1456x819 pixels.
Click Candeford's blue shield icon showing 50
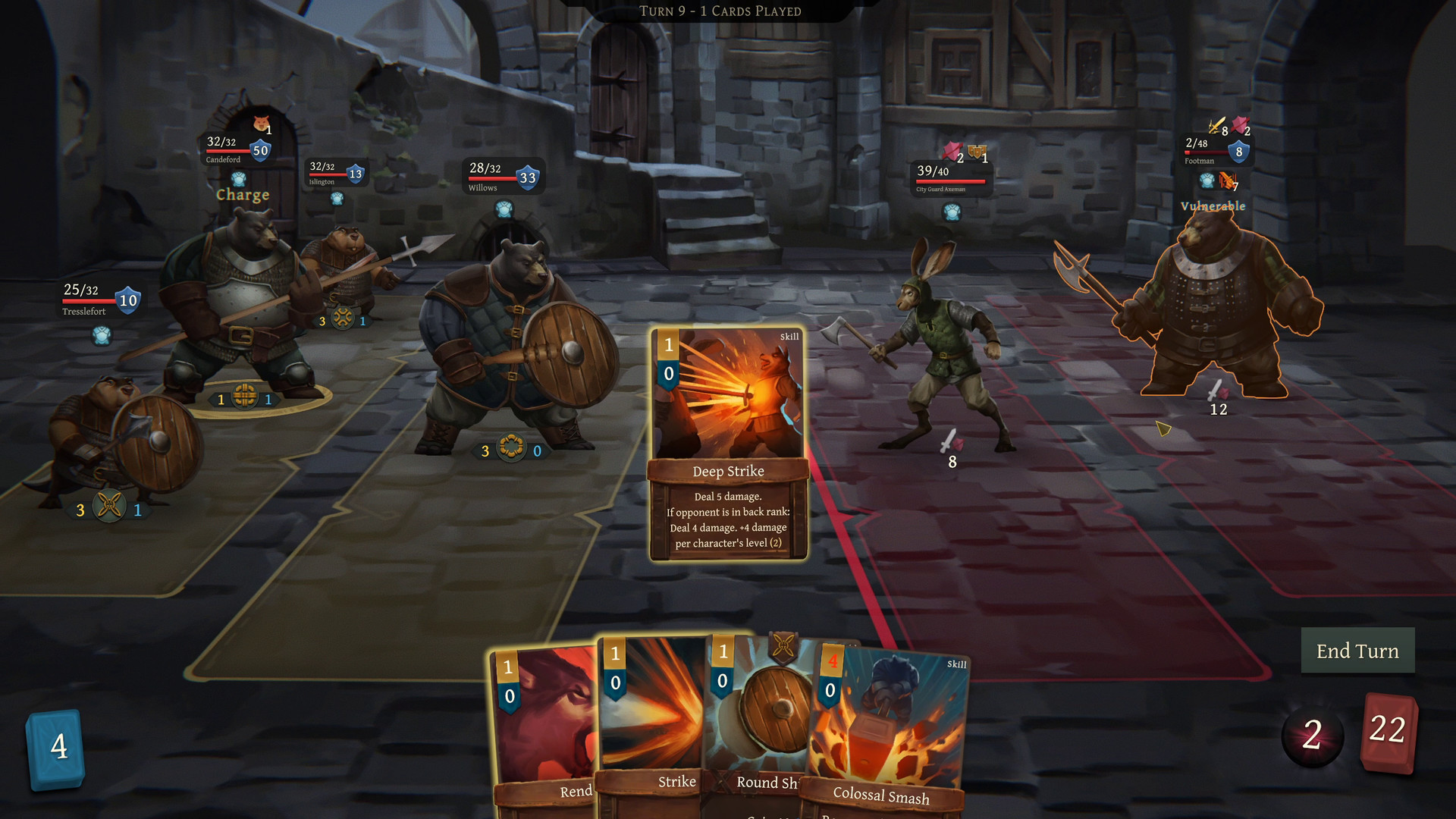click(259, 149)
